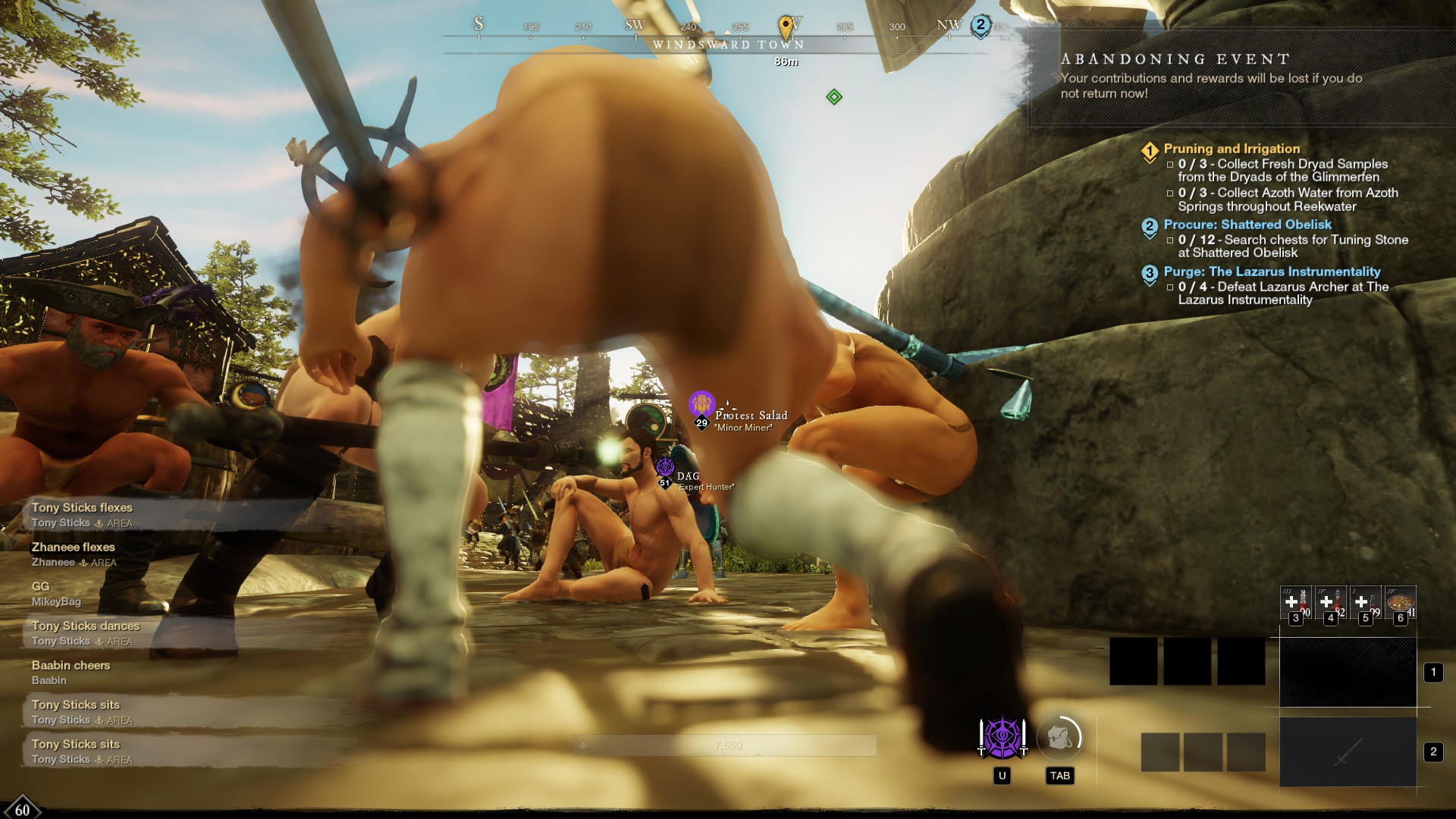Use the tier I potion in slot 5
The image size is (1456, 819).
1365,604
